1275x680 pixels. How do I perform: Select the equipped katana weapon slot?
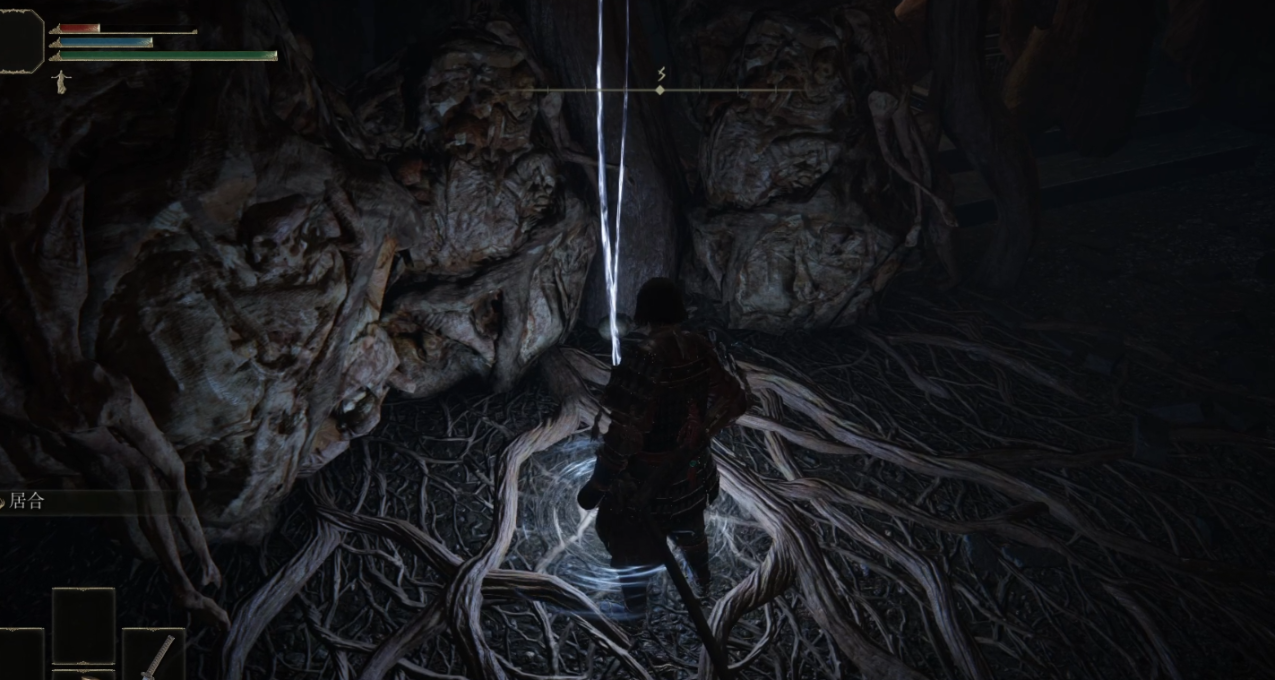coord(154,655)
